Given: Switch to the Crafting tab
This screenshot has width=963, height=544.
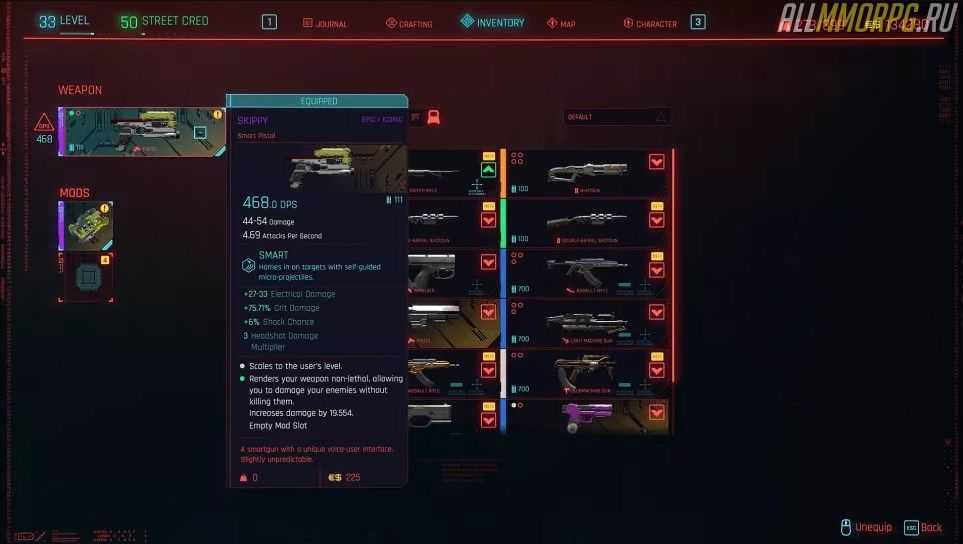Looking at the screenshot, I should tap(409, 22).
